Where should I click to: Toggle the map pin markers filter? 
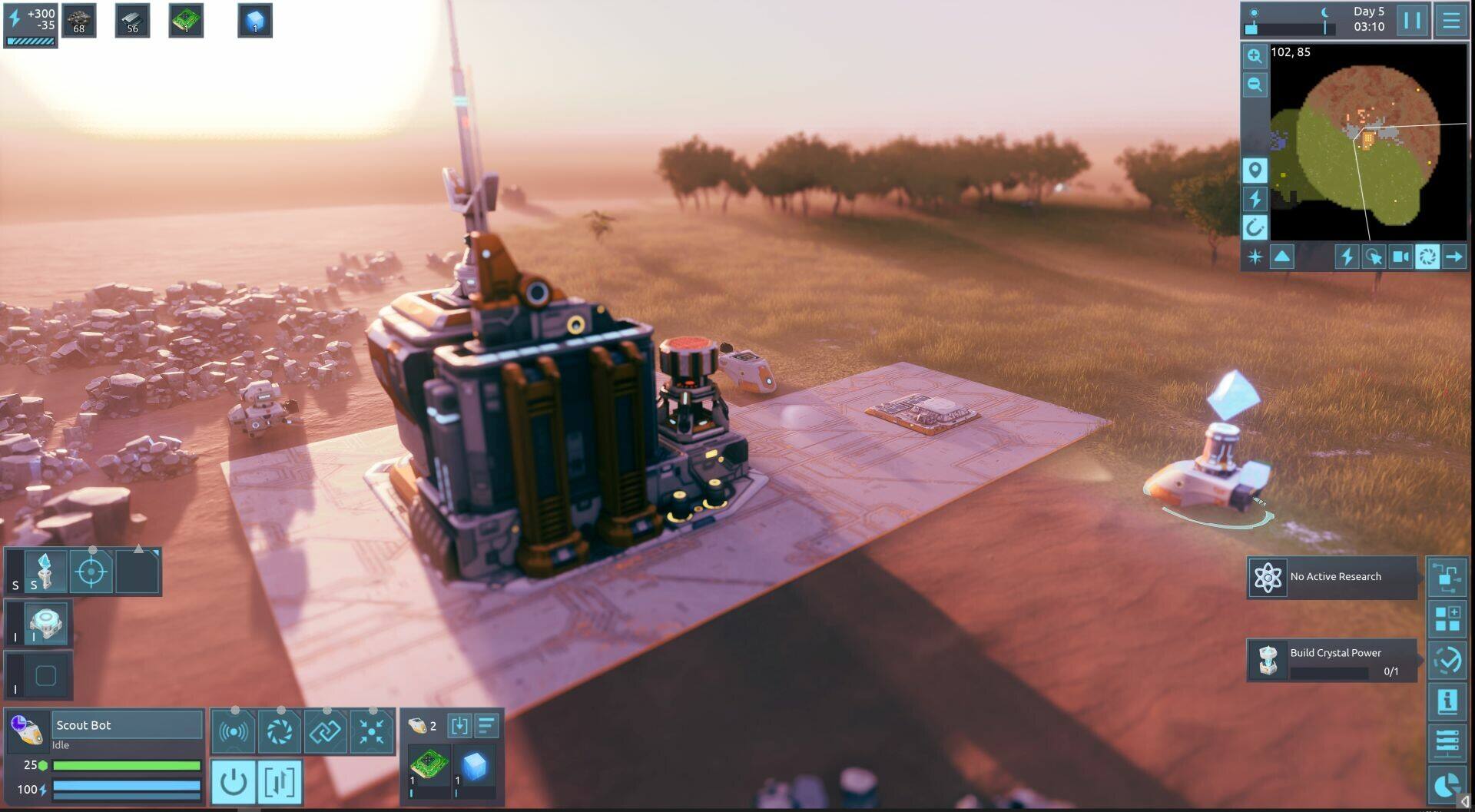pos(1255,170)
